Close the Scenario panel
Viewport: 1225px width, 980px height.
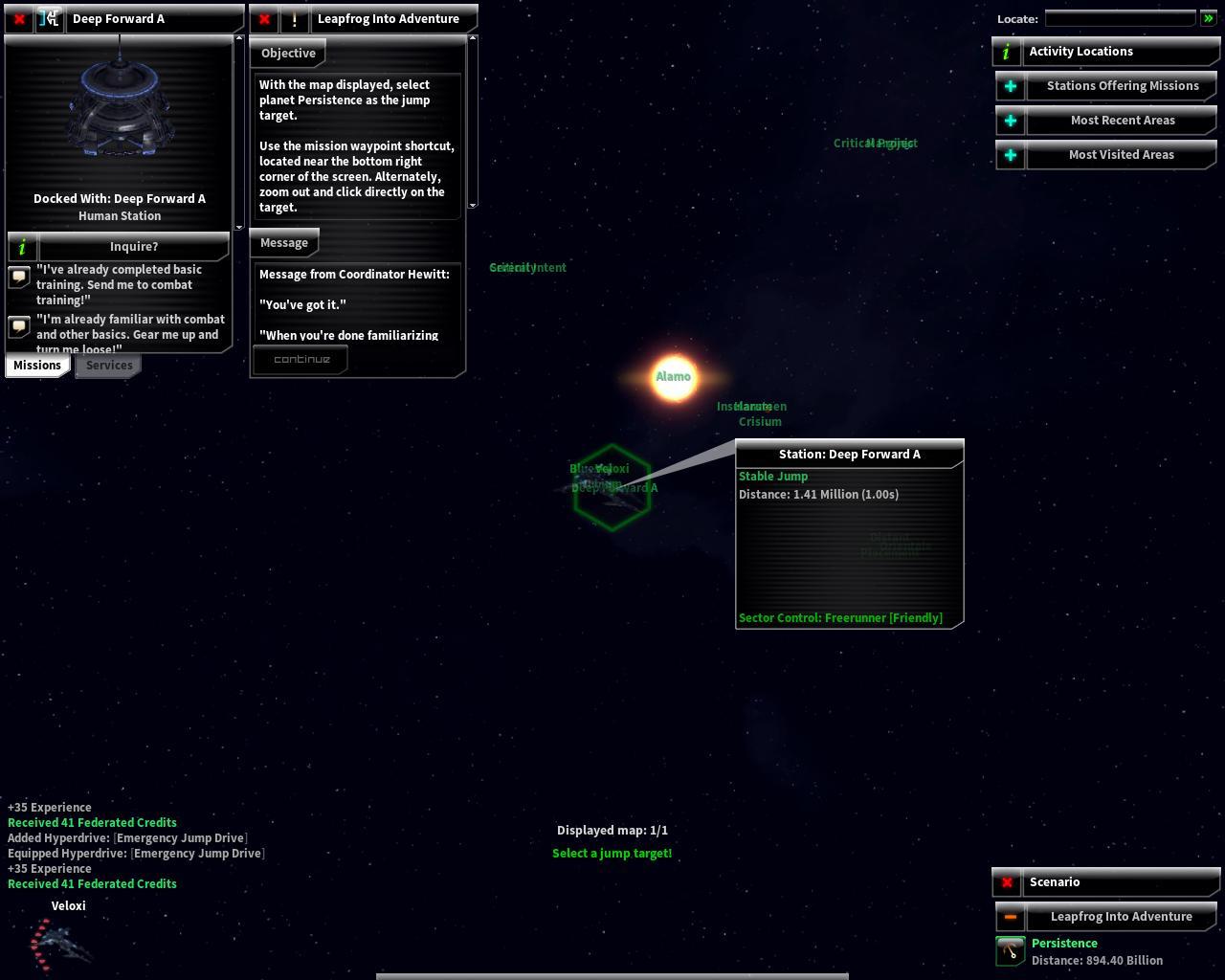point(1007,882)
